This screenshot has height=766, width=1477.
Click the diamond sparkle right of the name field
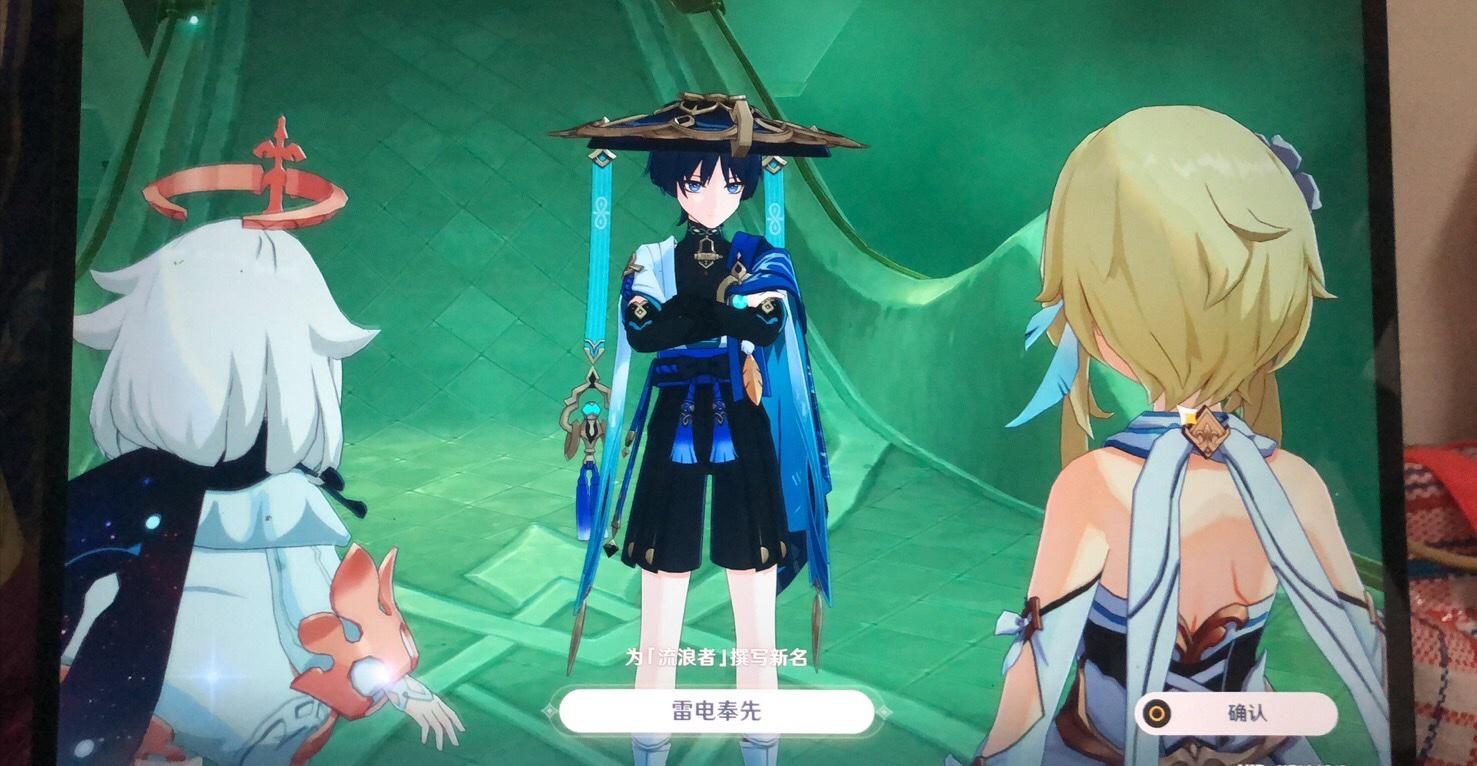[x=886, y=710]
